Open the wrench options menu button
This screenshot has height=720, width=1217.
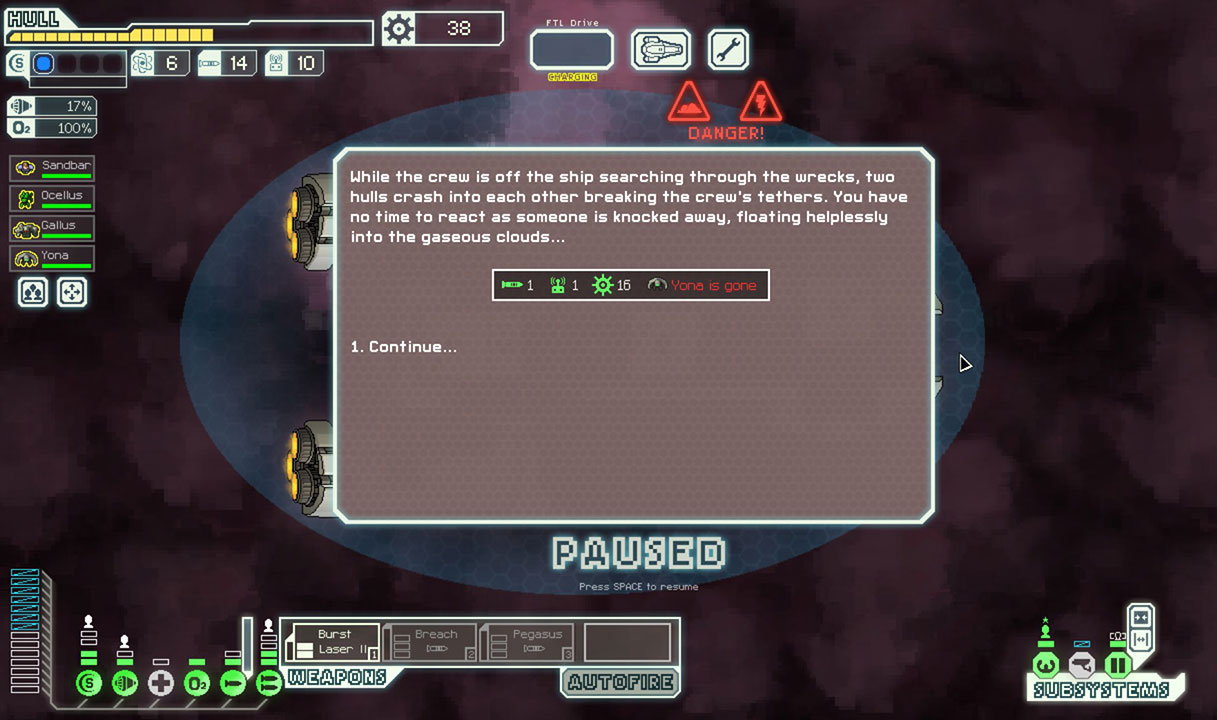728,50
